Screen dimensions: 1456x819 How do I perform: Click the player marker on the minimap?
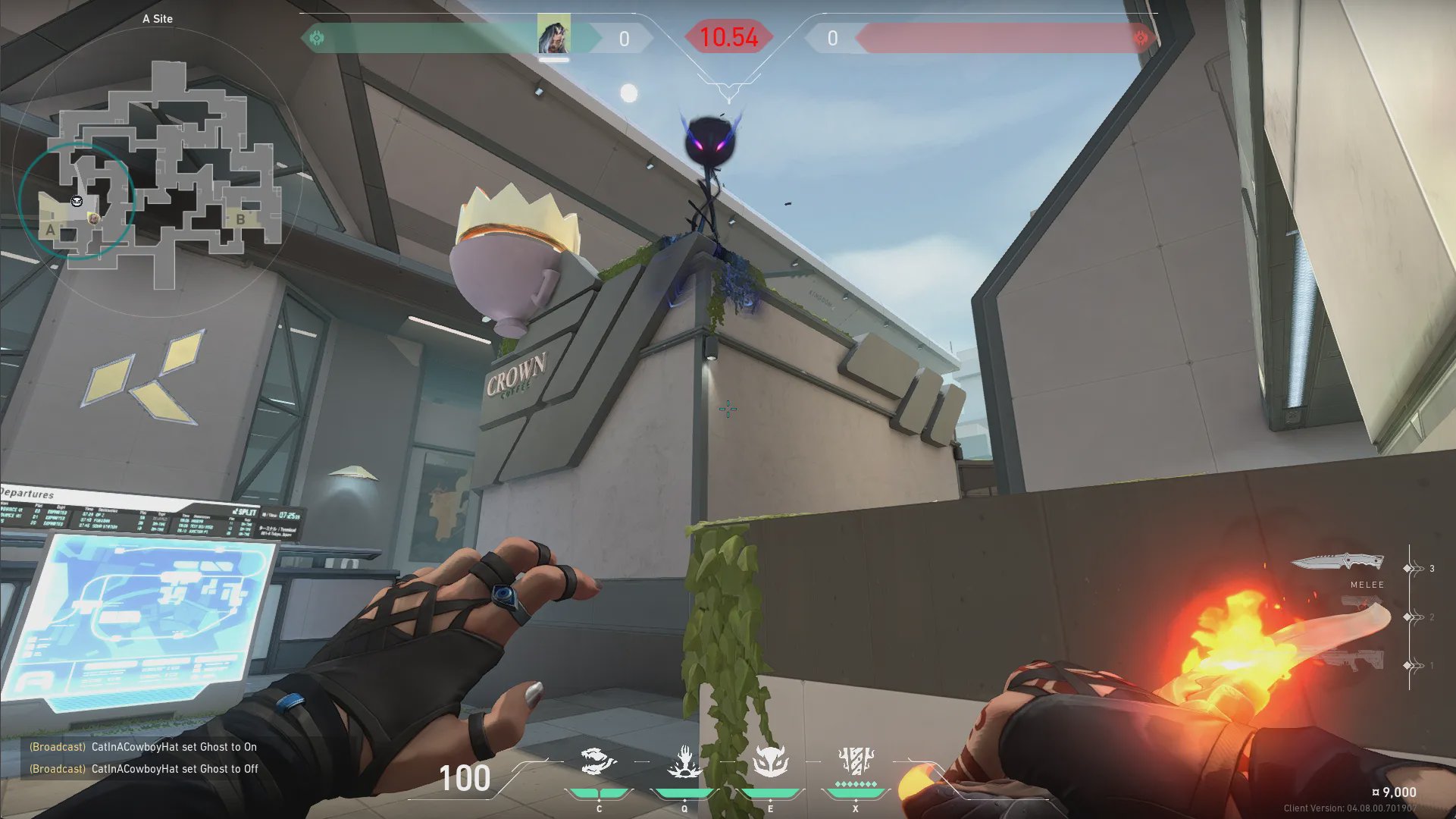pyautogui.click(x=93, y=218)
